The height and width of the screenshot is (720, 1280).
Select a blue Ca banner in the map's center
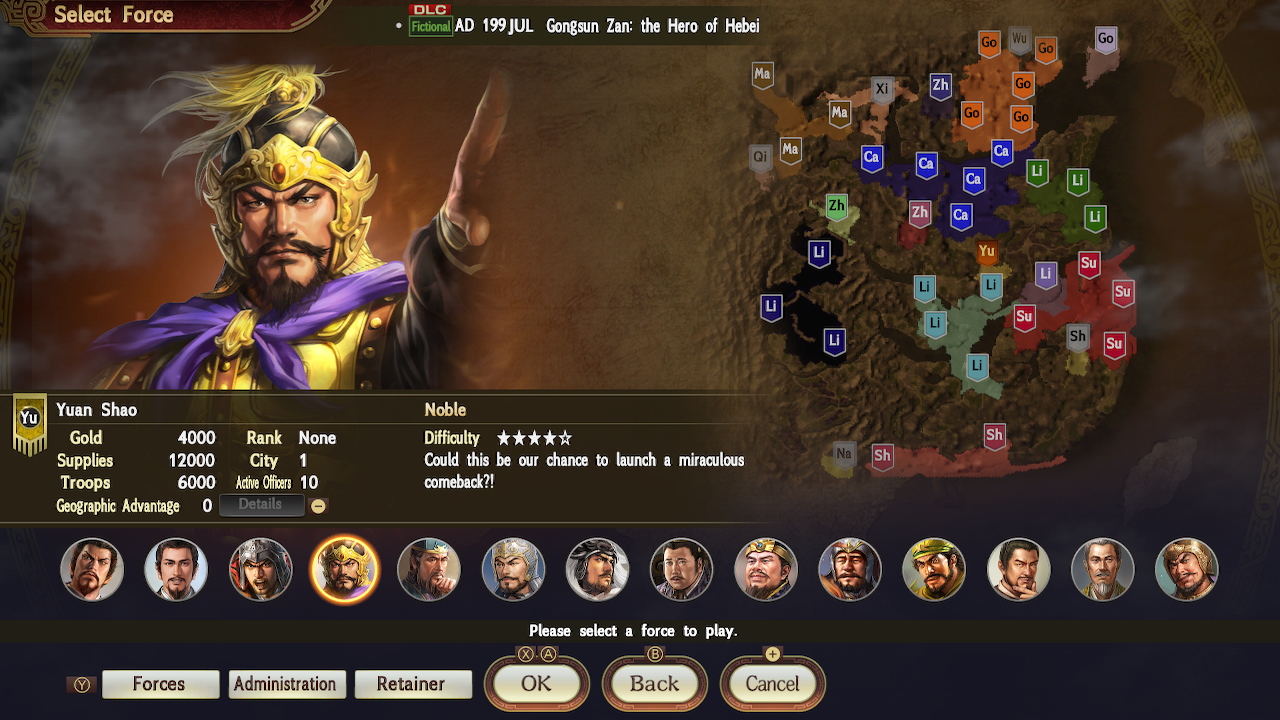926,165
